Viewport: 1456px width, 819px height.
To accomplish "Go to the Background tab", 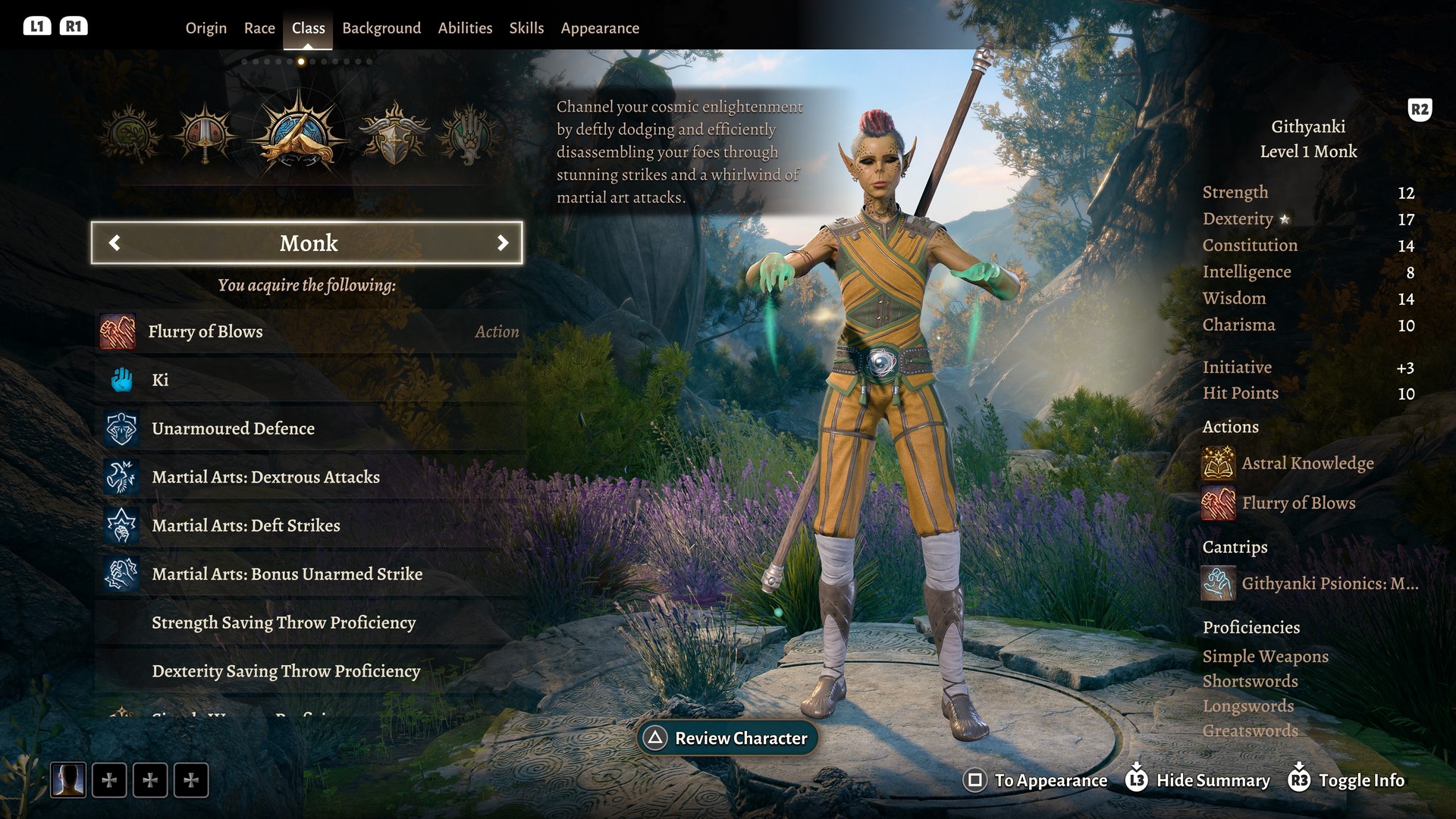I will (x=381, y=28).
